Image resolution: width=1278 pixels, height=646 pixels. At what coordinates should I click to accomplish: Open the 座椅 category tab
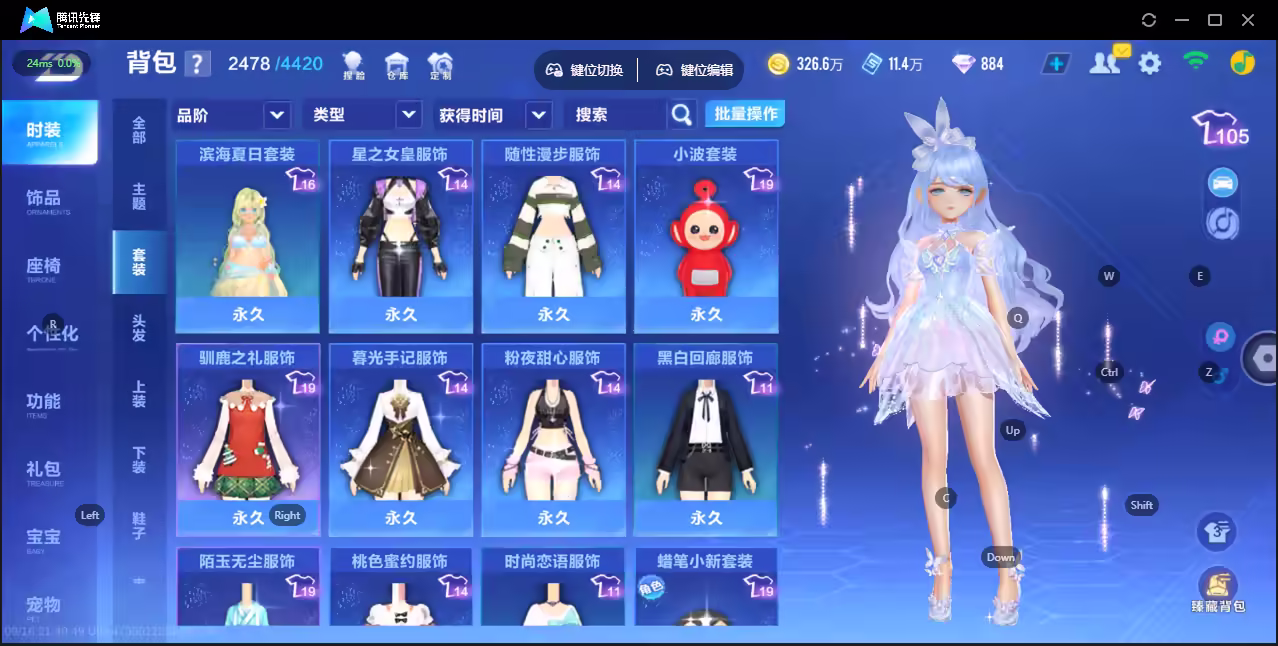(x=44, y=267)
